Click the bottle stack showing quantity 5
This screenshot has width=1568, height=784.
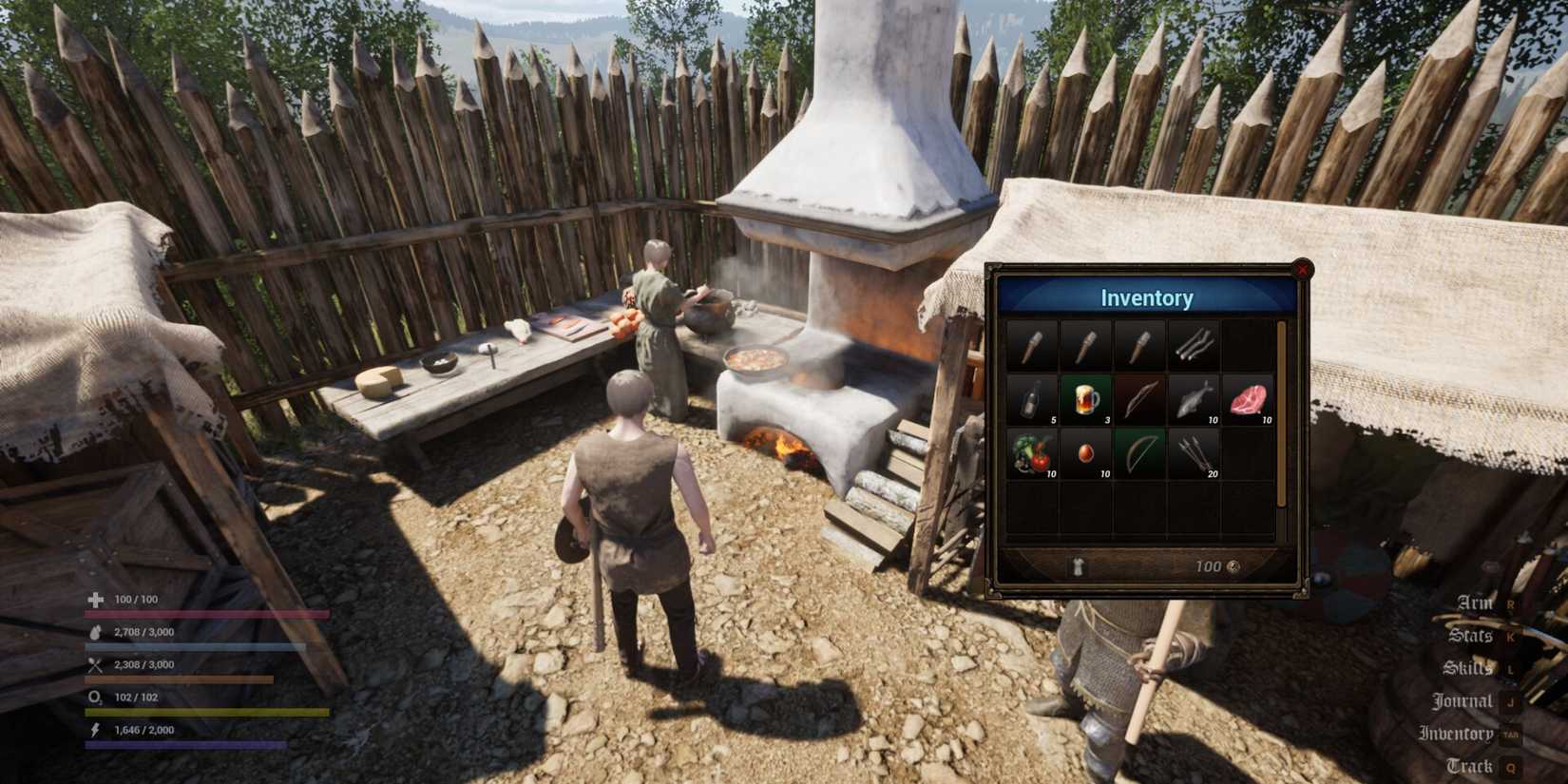pos(1031,399)
